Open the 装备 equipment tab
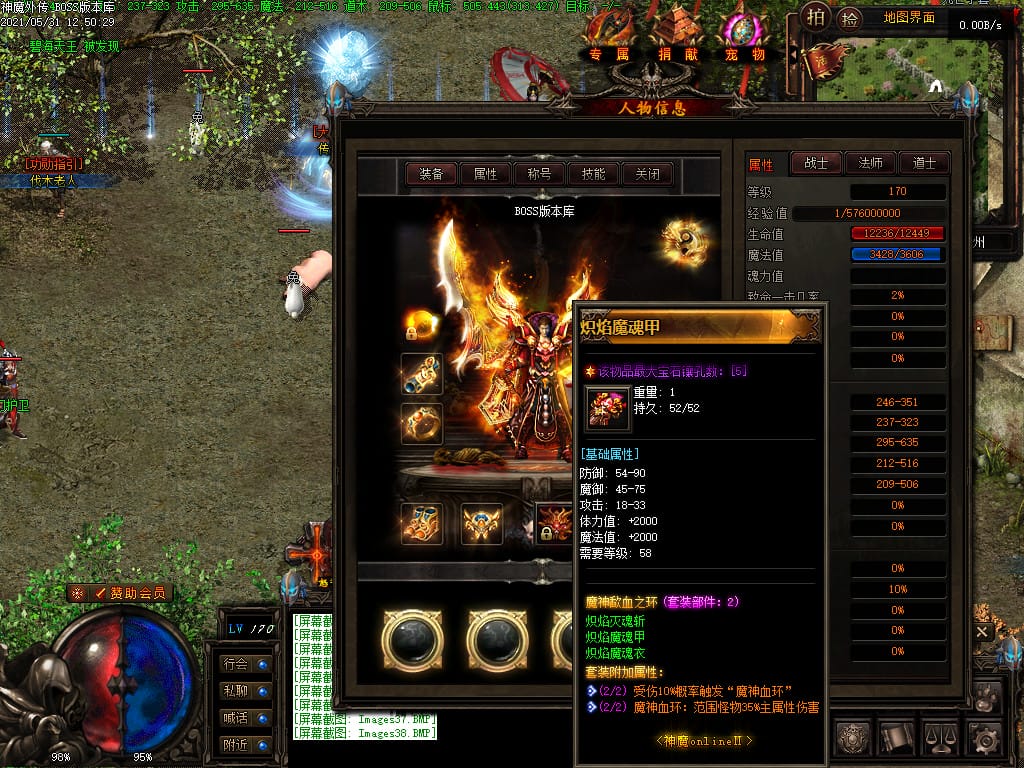 pyautogui.click(x=431, y=174)
